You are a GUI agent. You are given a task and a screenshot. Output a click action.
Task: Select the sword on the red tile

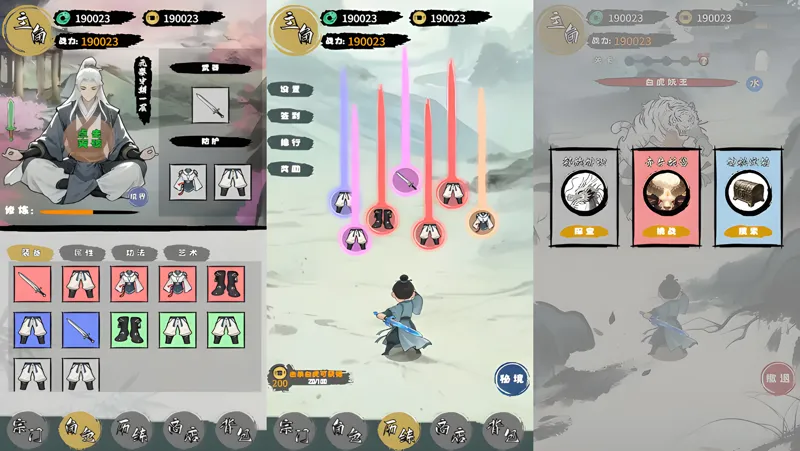coord(32,285)
